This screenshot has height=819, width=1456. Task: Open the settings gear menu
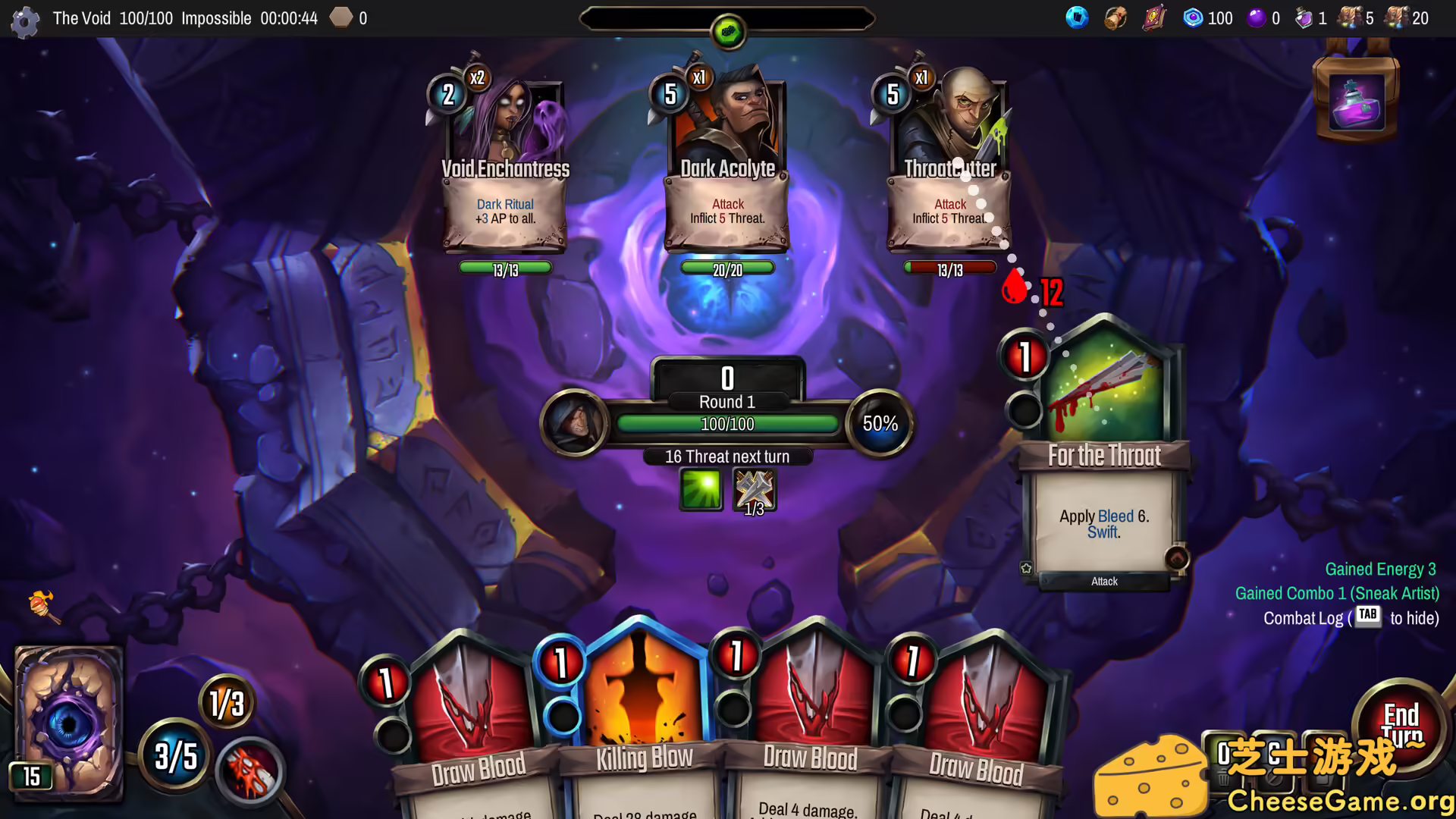tap(25, 20)
